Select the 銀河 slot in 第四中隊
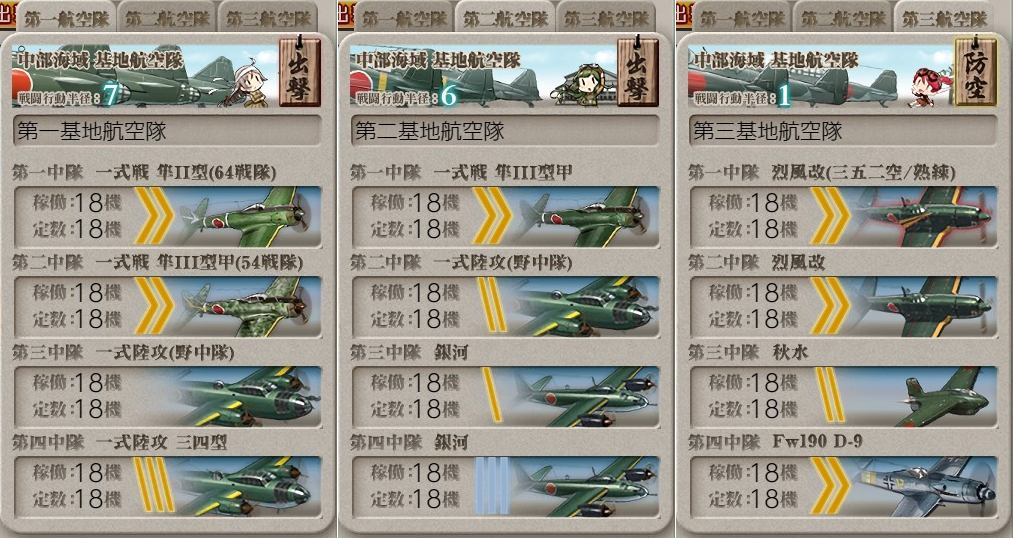Image resolution: width=1014 pixels, height=538 pixels. coord(504,487)
